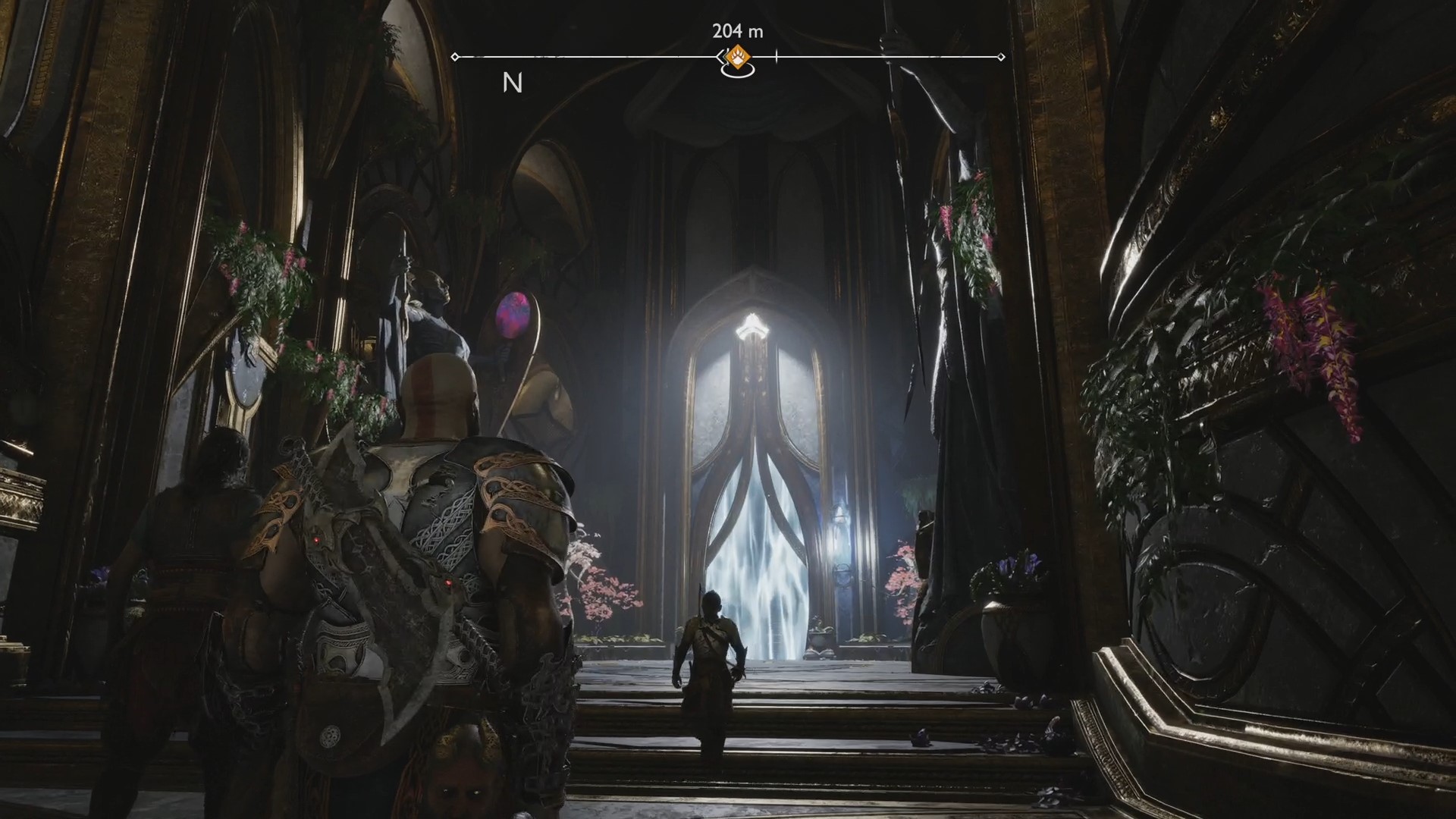
Task: Select the tick mark right of quest marker
Action: point(776,55)
